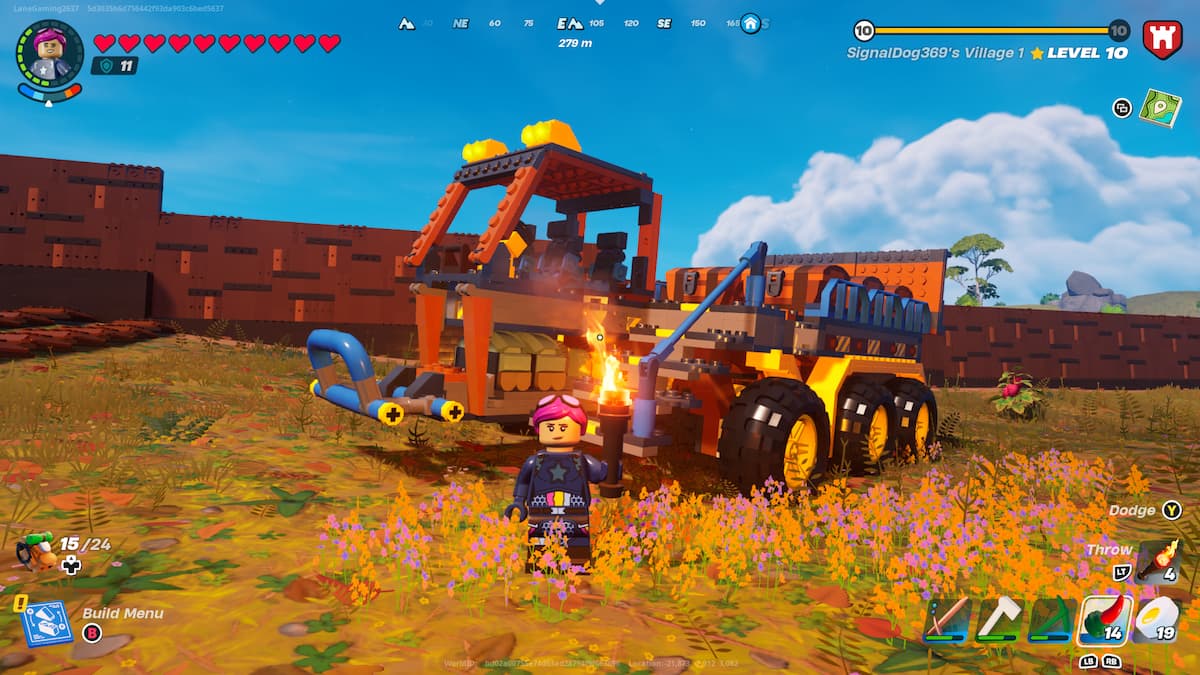Select the sword hotbar slot
This screenshot has width=1200, height=675.
[946, 620]
